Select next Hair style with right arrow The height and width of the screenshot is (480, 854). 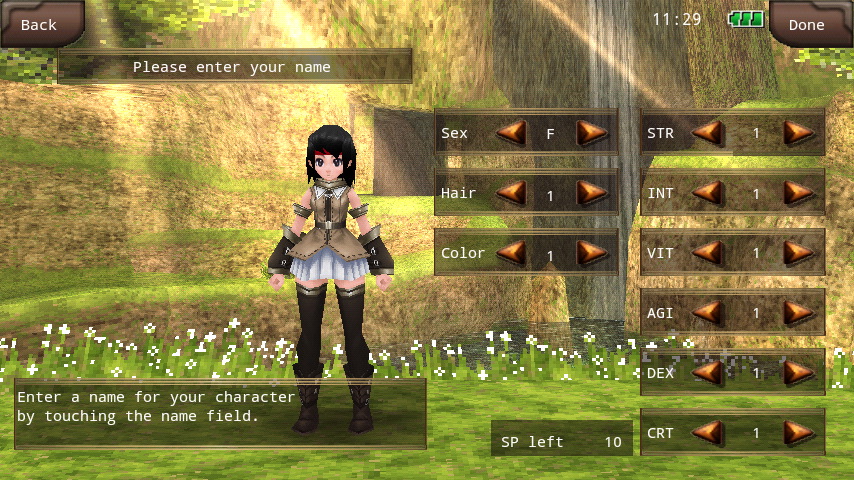pyautogui.click(x=592, y=192)
